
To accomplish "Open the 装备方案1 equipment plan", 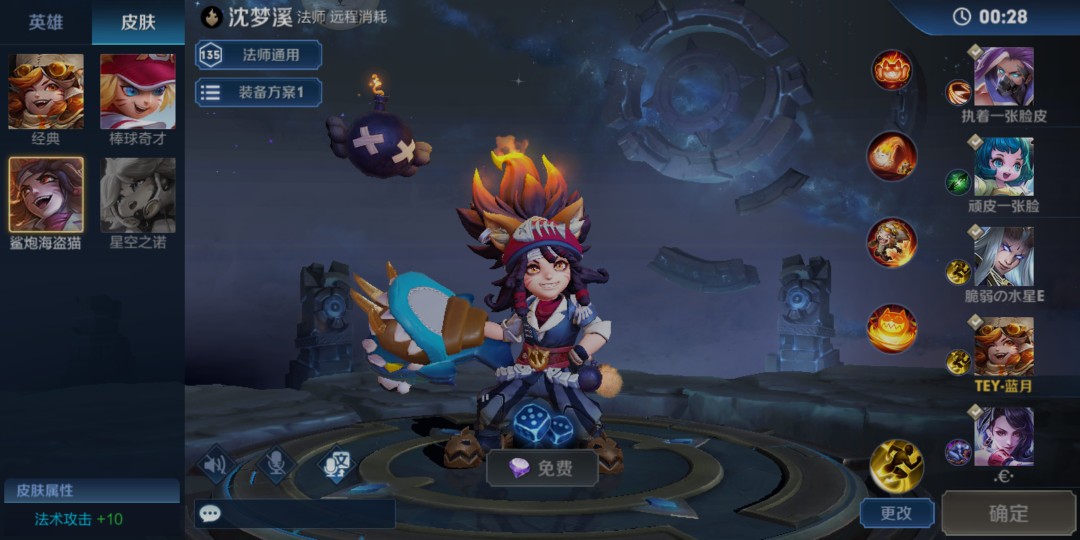I will click(x=258, y=93).
